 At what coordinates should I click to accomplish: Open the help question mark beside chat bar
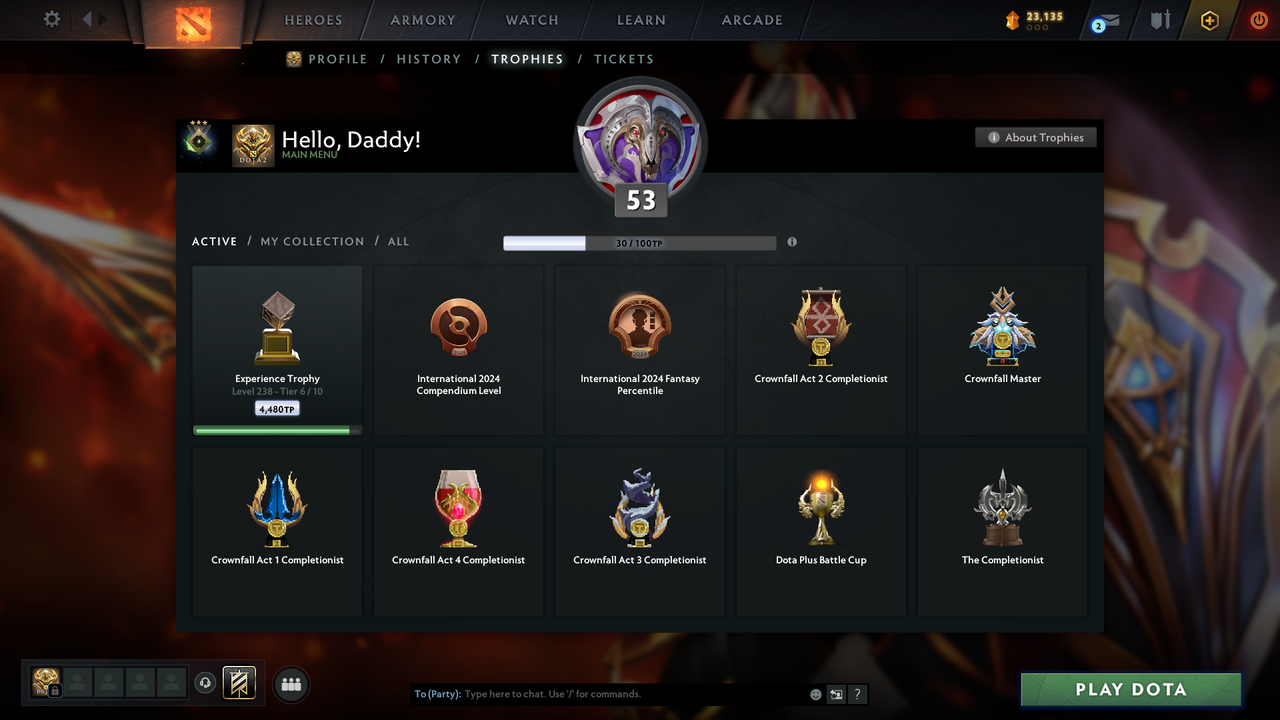click(857, 693)
